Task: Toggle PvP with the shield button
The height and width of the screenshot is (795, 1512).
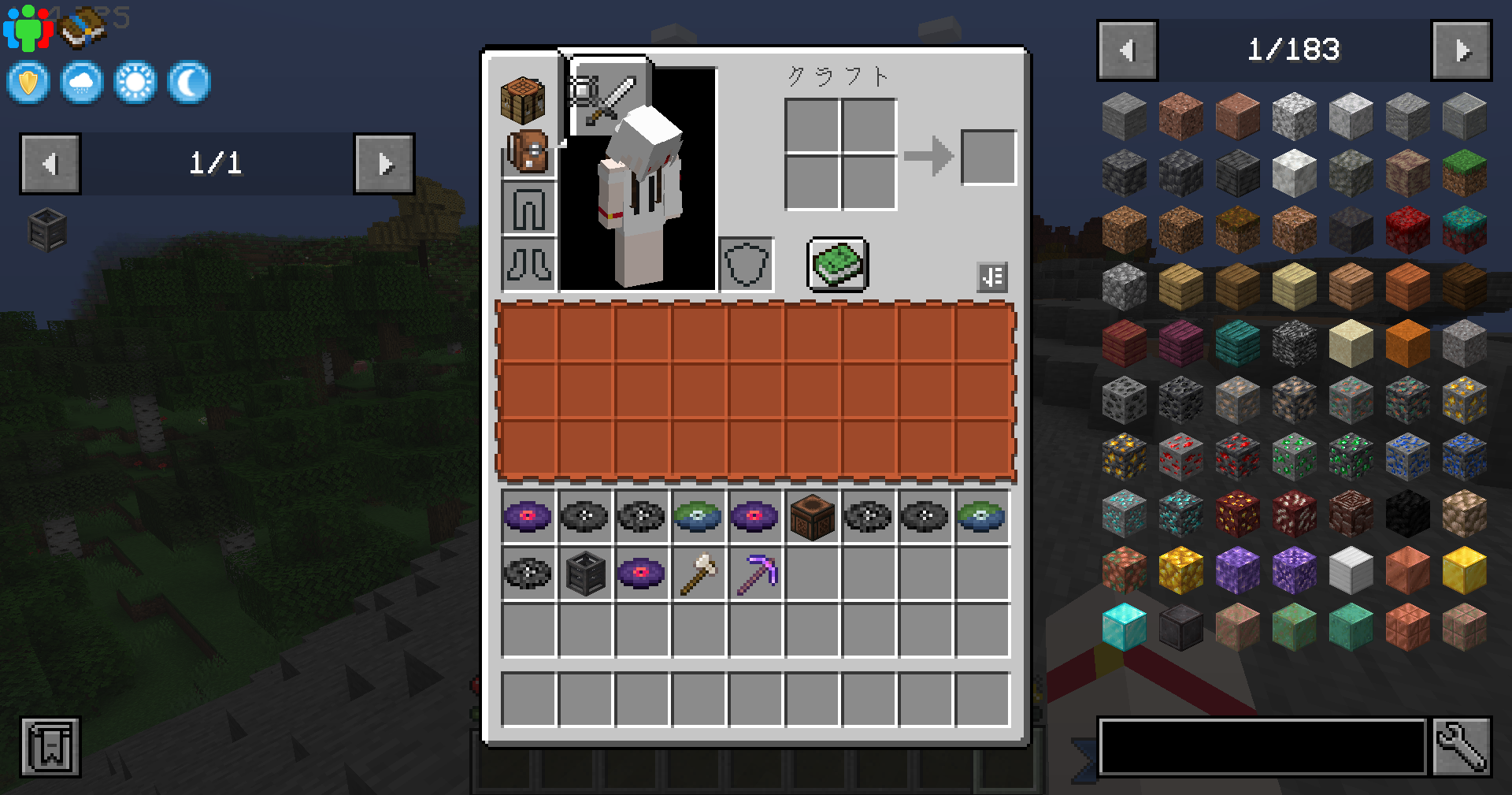Action: [28, 82]
